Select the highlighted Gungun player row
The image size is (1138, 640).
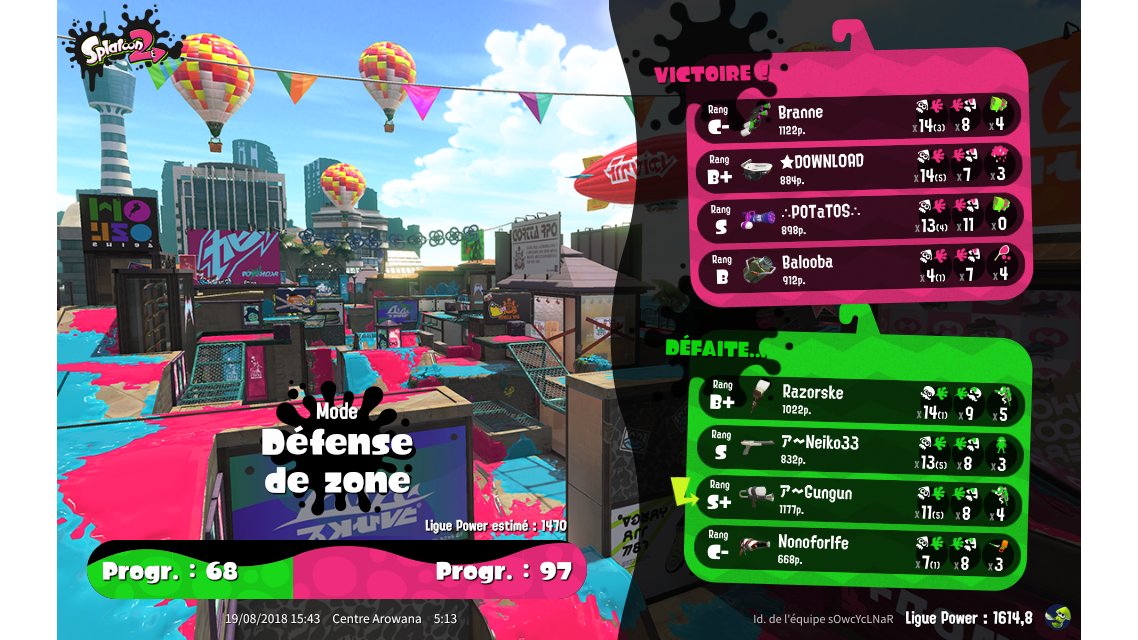coord(858,499)
